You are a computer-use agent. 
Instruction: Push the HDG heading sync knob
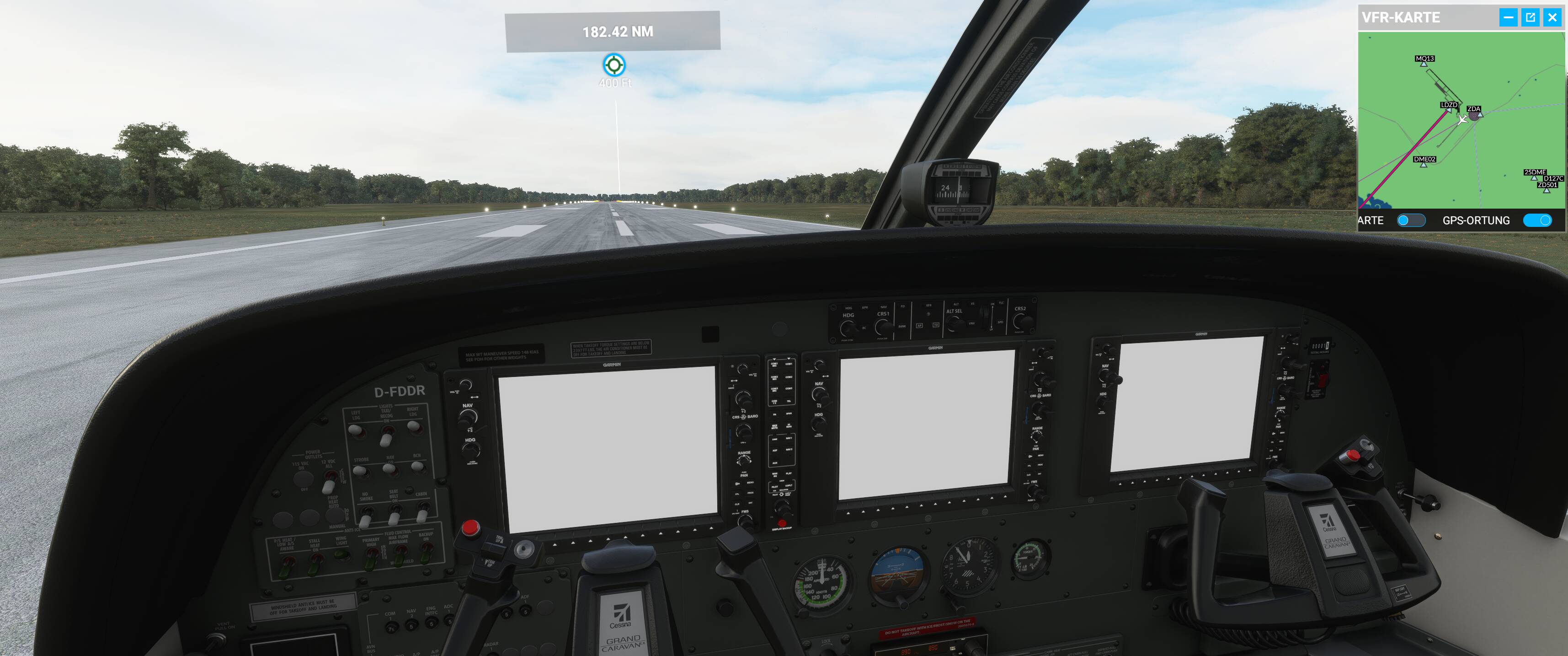coord(818,424)
